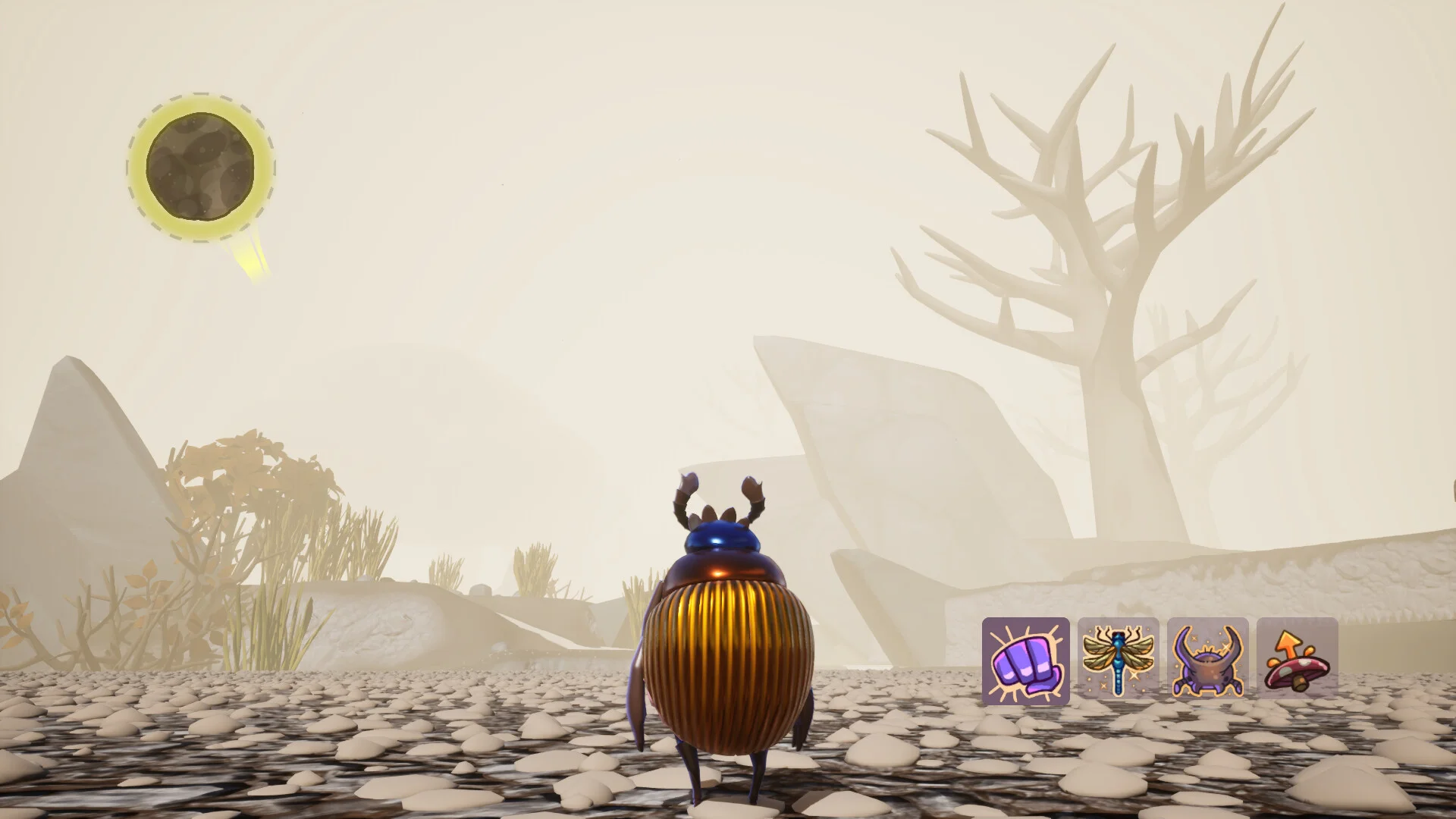Select the dragonfly ability icon
Screen dimensions: 1456x819
pos(1118,658)
